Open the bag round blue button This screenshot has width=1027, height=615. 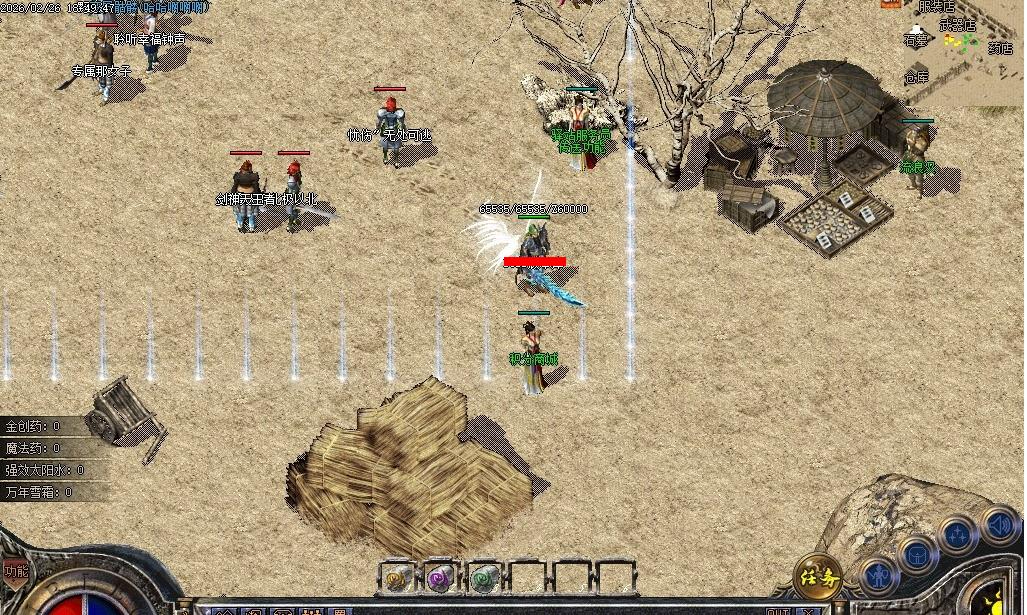point(916,553)
